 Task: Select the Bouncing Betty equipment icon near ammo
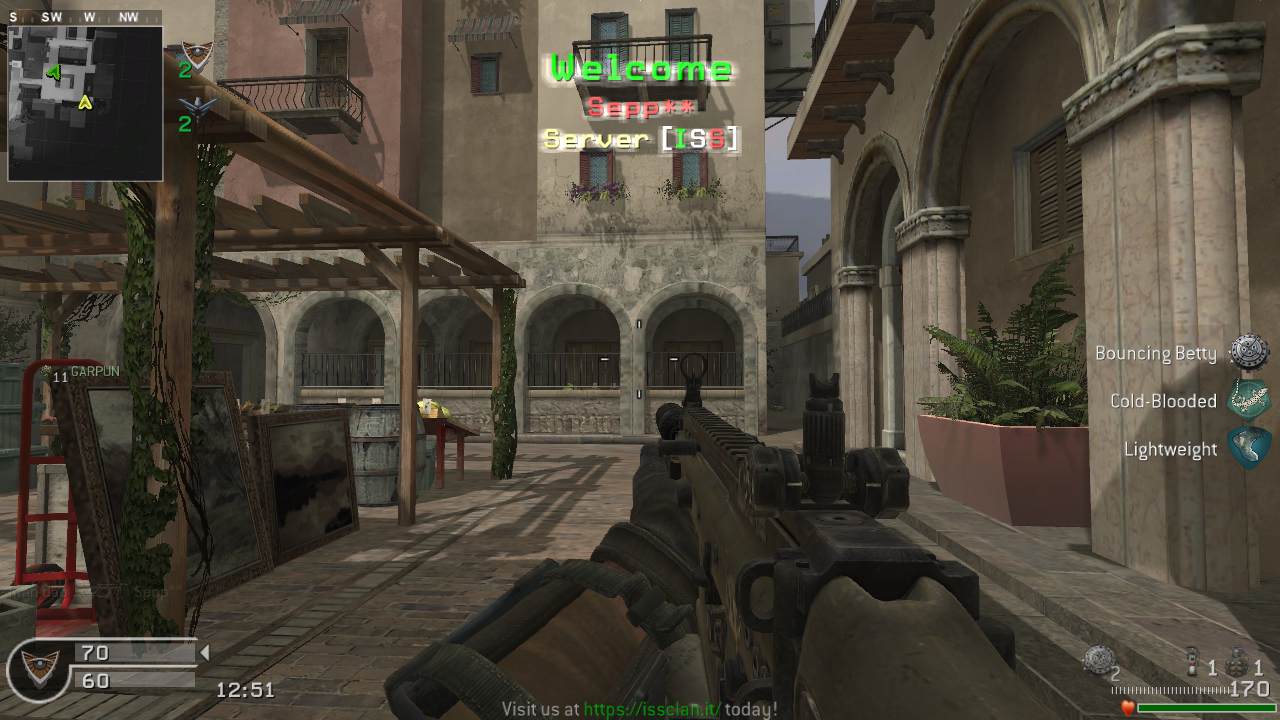[1099, 657]
